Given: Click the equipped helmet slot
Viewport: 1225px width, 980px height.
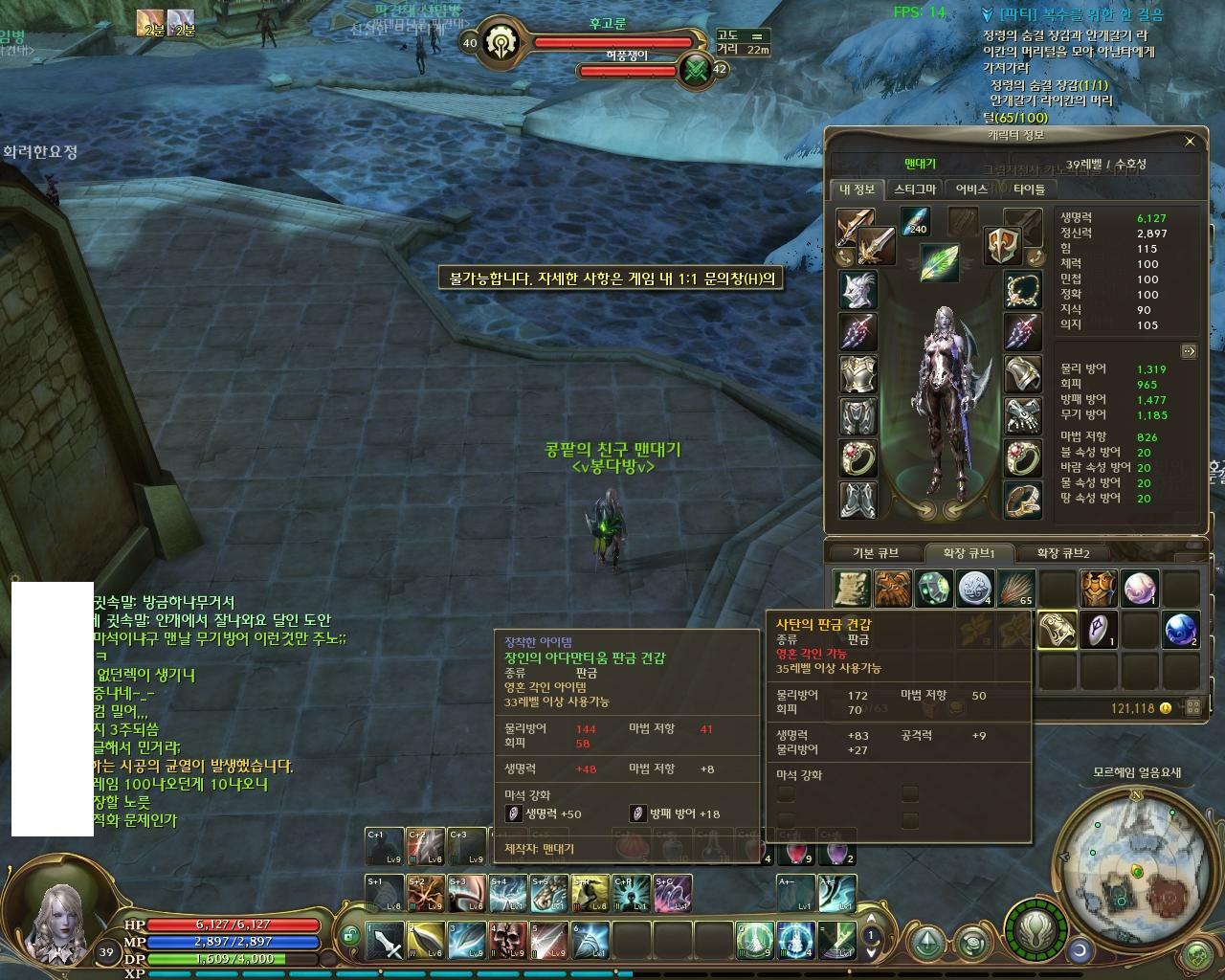Looking at the screenshot, I should click(x=857, y=289).
